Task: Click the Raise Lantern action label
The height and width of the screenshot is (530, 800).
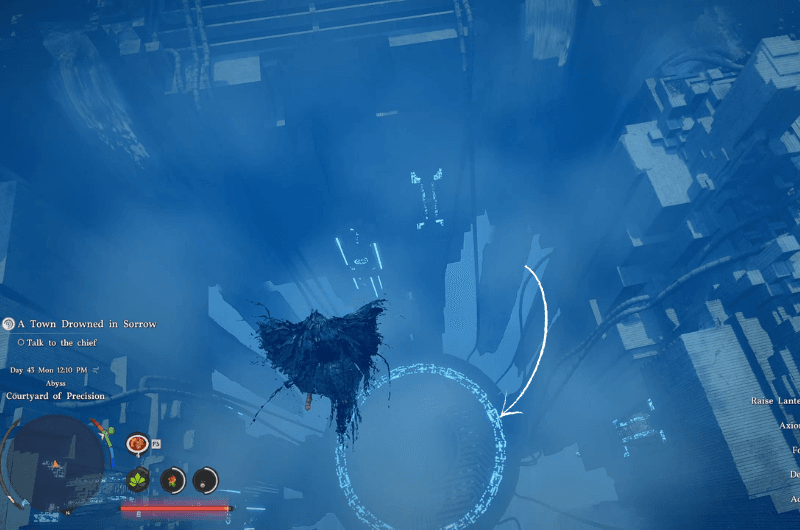Action: 775,400
